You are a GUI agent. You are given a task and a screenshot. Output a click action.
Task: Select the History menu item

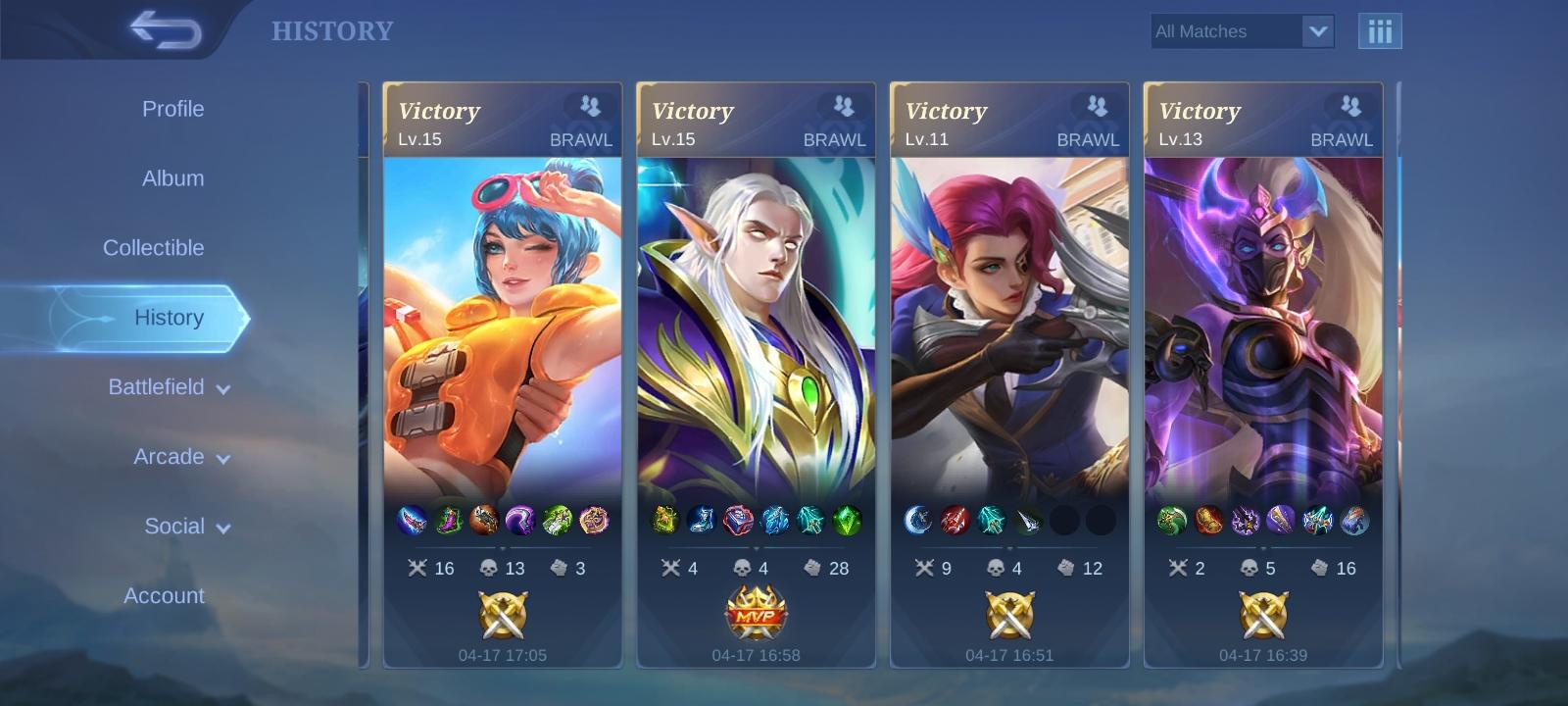pyautogui.click(x=169, y=317)
